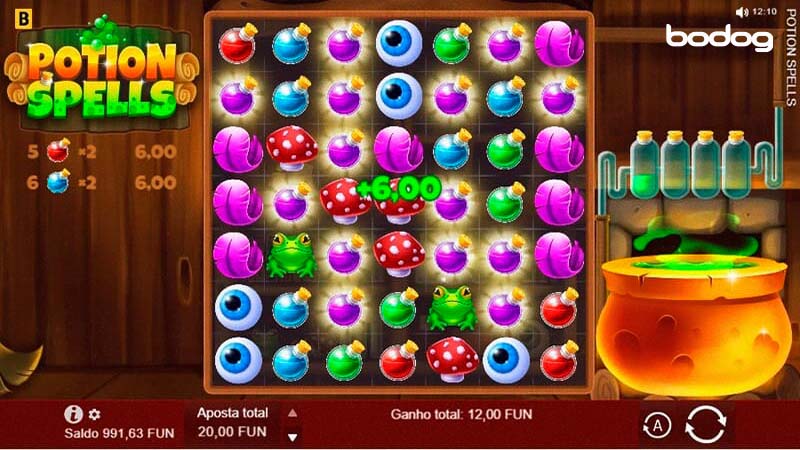800x450 pixels.
Task: Click the bodog logo
Action: 720,38
